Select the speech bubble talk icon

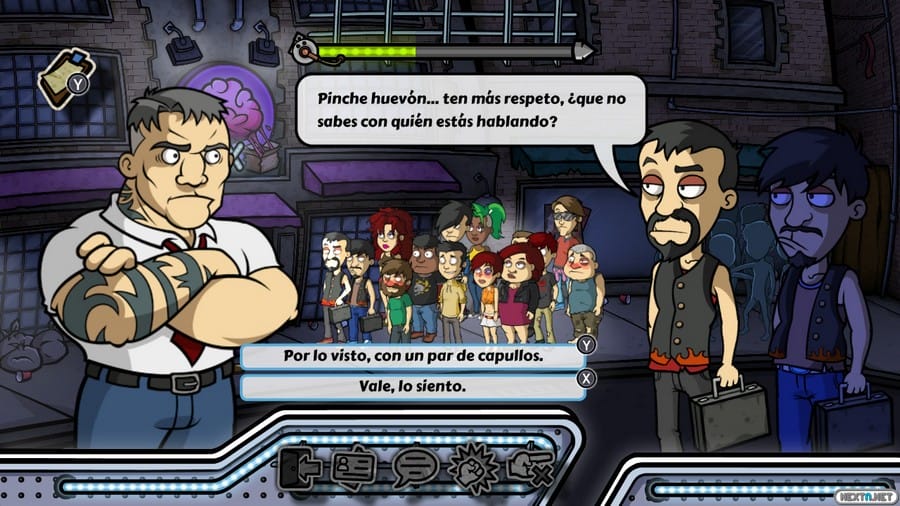pyautogui.click(x=414, y=467)
